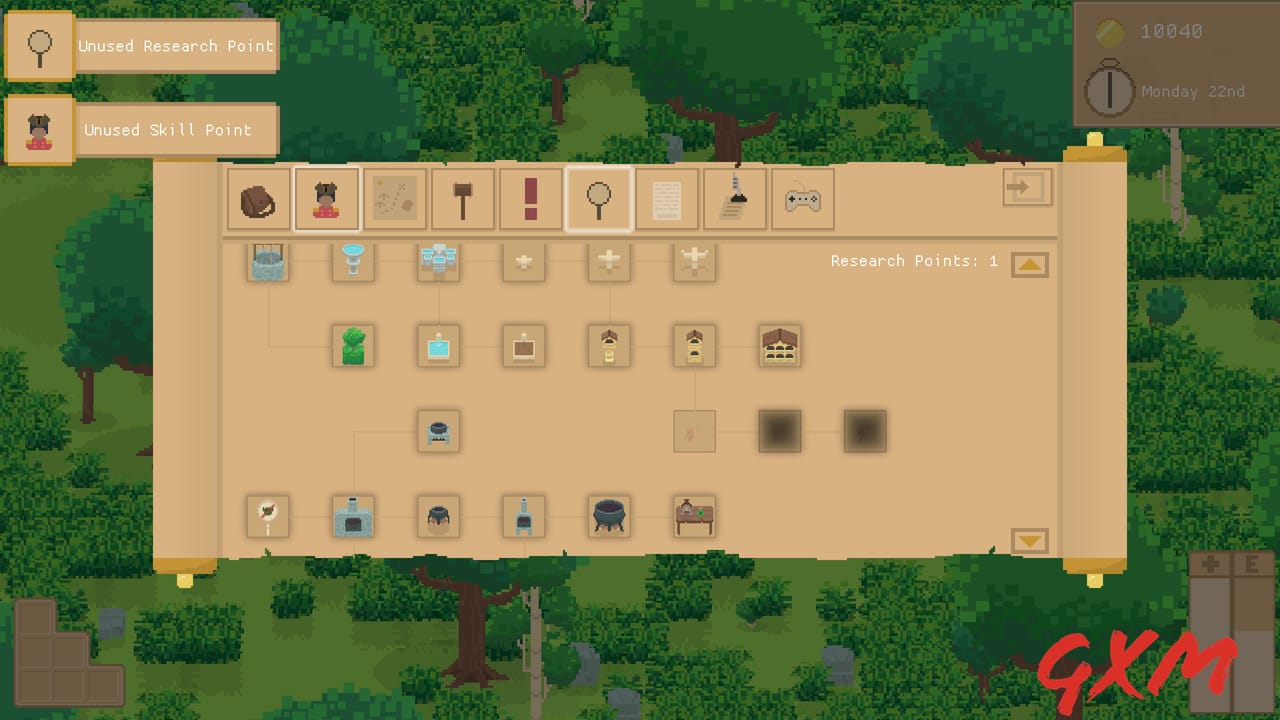
Task: Click the red exclamation mark quest icon
Action: pyautogui.click(x=531, y=199)
